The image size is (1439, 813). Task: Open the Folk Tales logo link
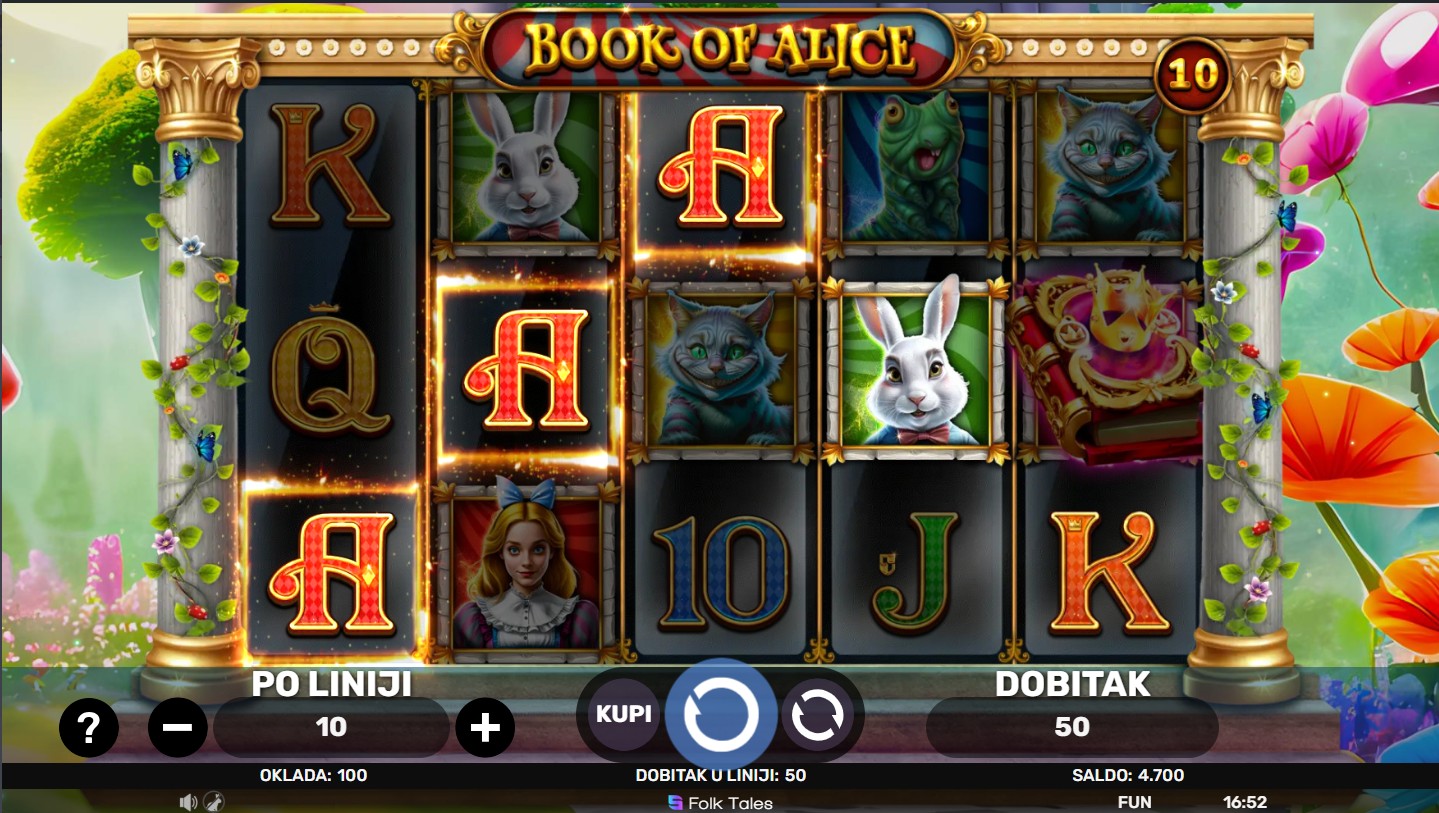(x=720, y=802)
